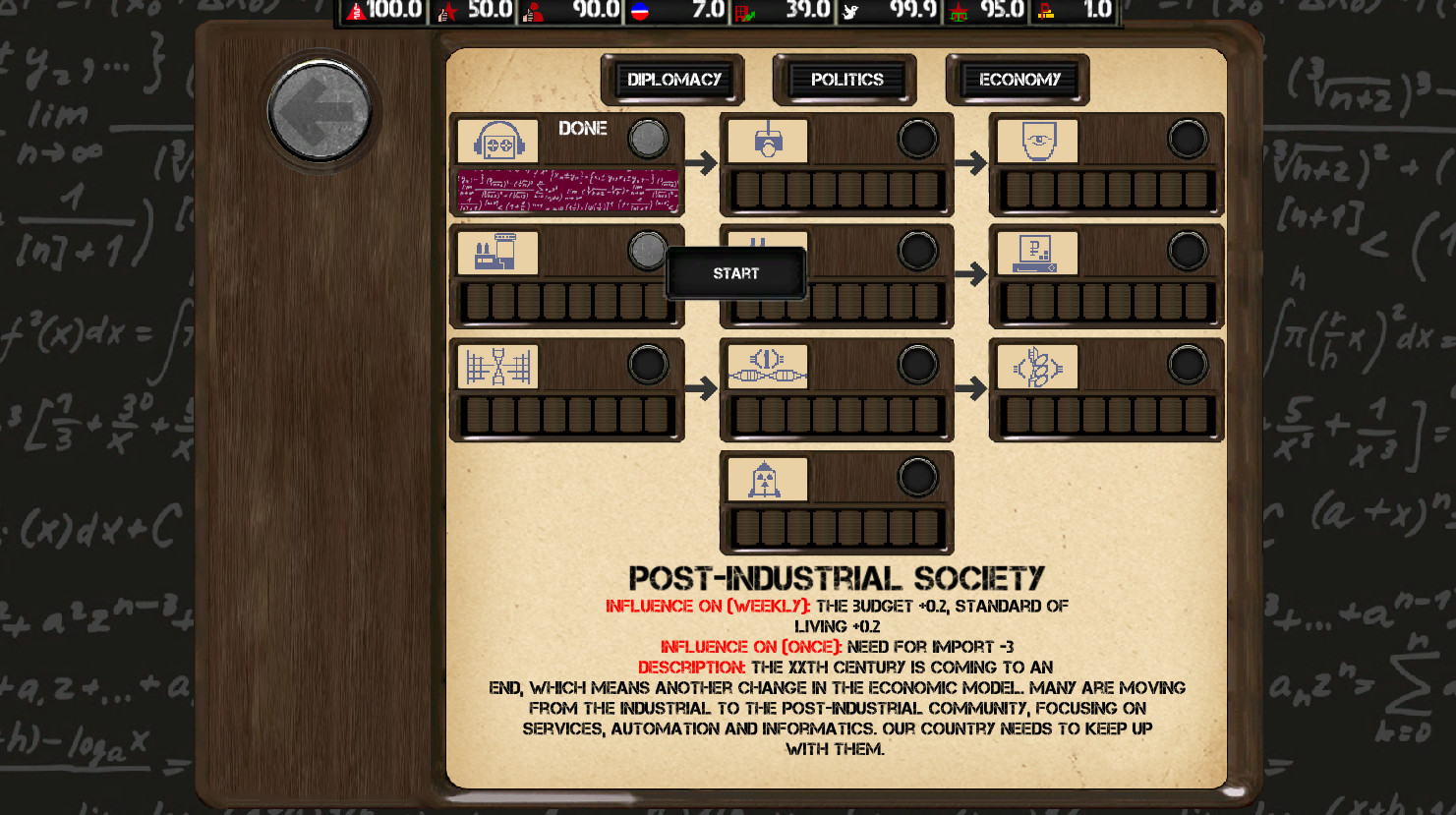Select the factory industry technology icon
This screenshot has width=1456, height=815.
(496, 252)
